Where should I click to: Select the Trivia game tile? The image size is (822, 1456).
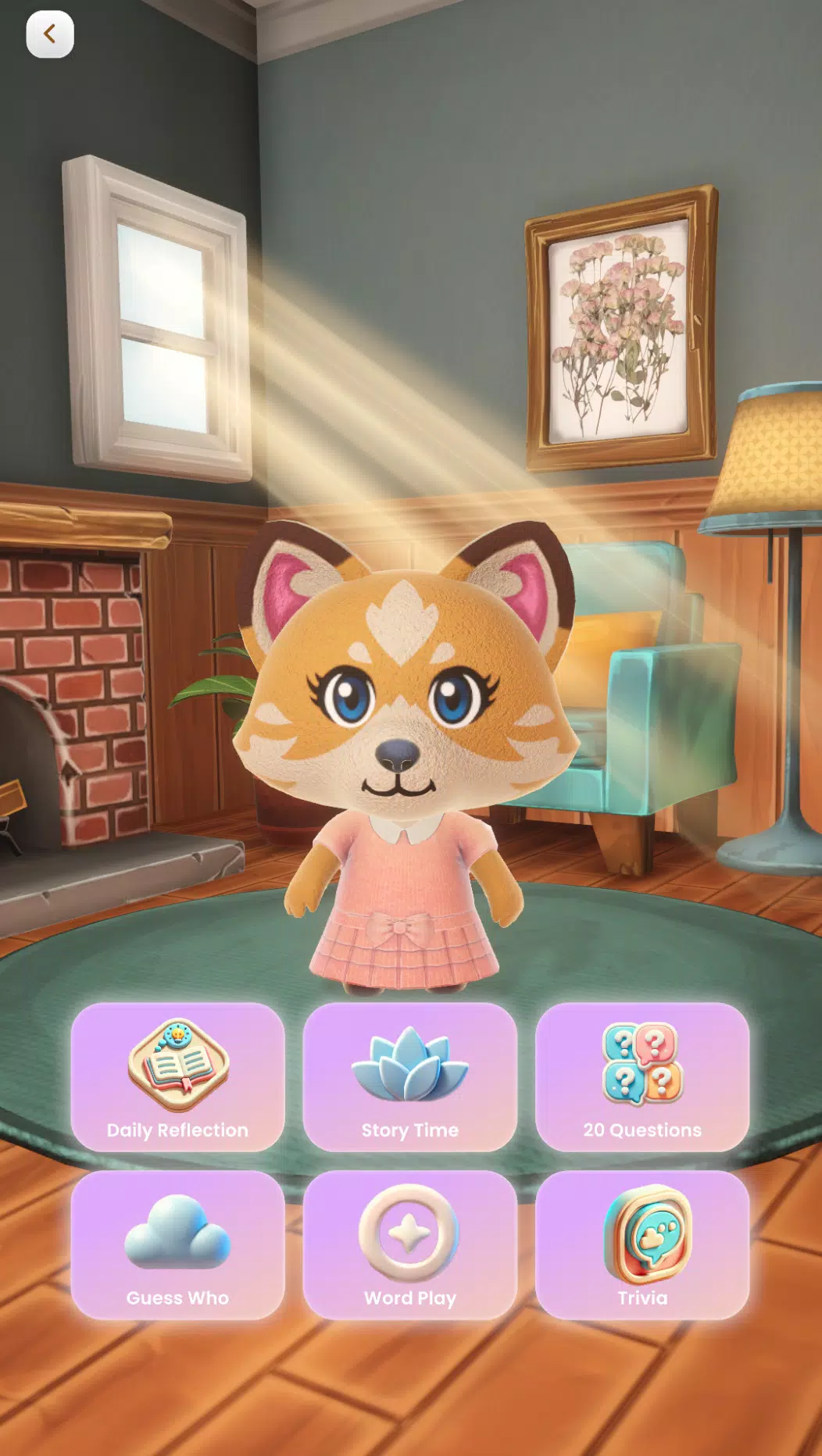(642, 1244)
